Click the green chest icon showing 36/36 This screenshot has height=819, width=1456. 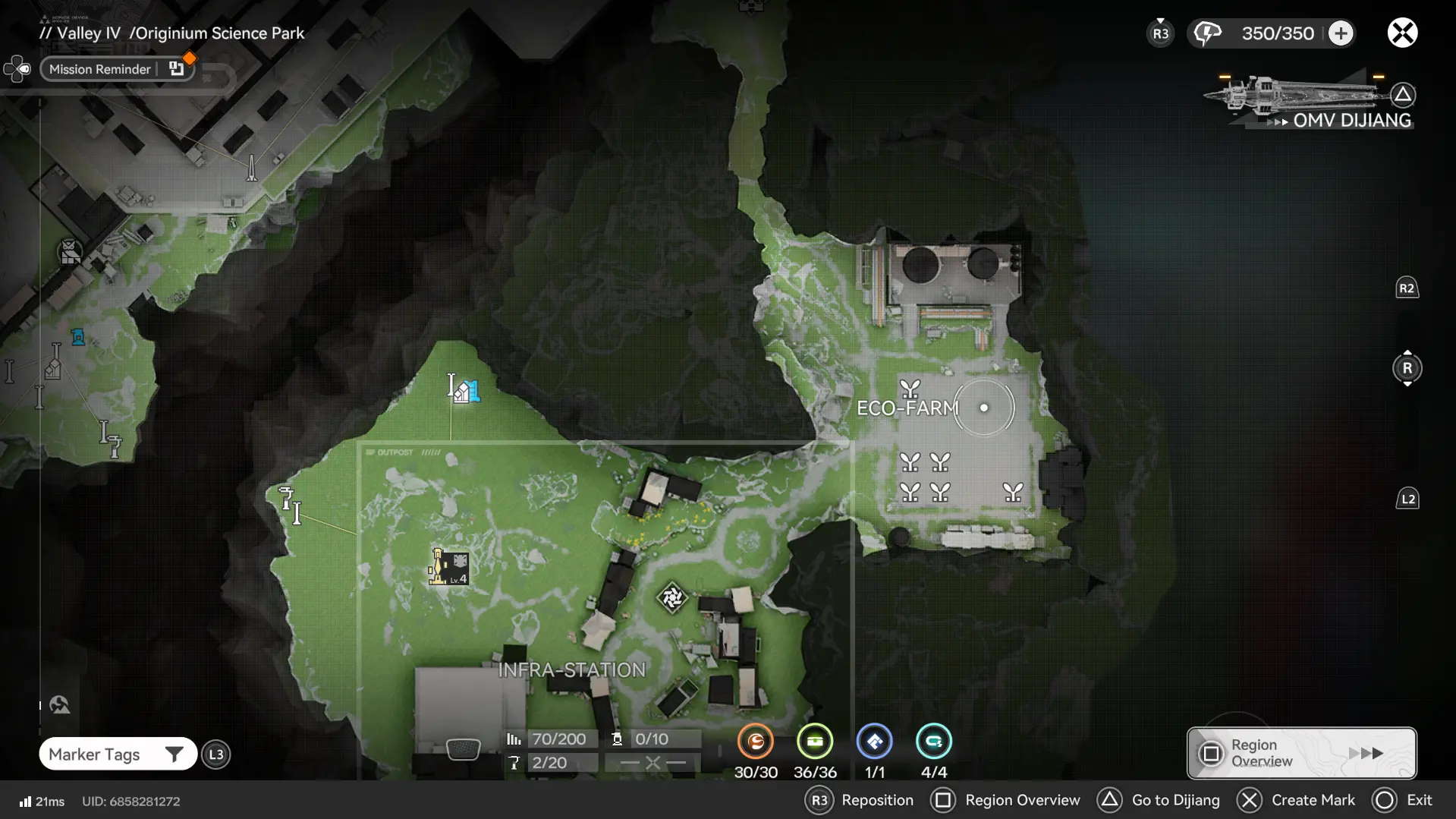pos(816,742)
